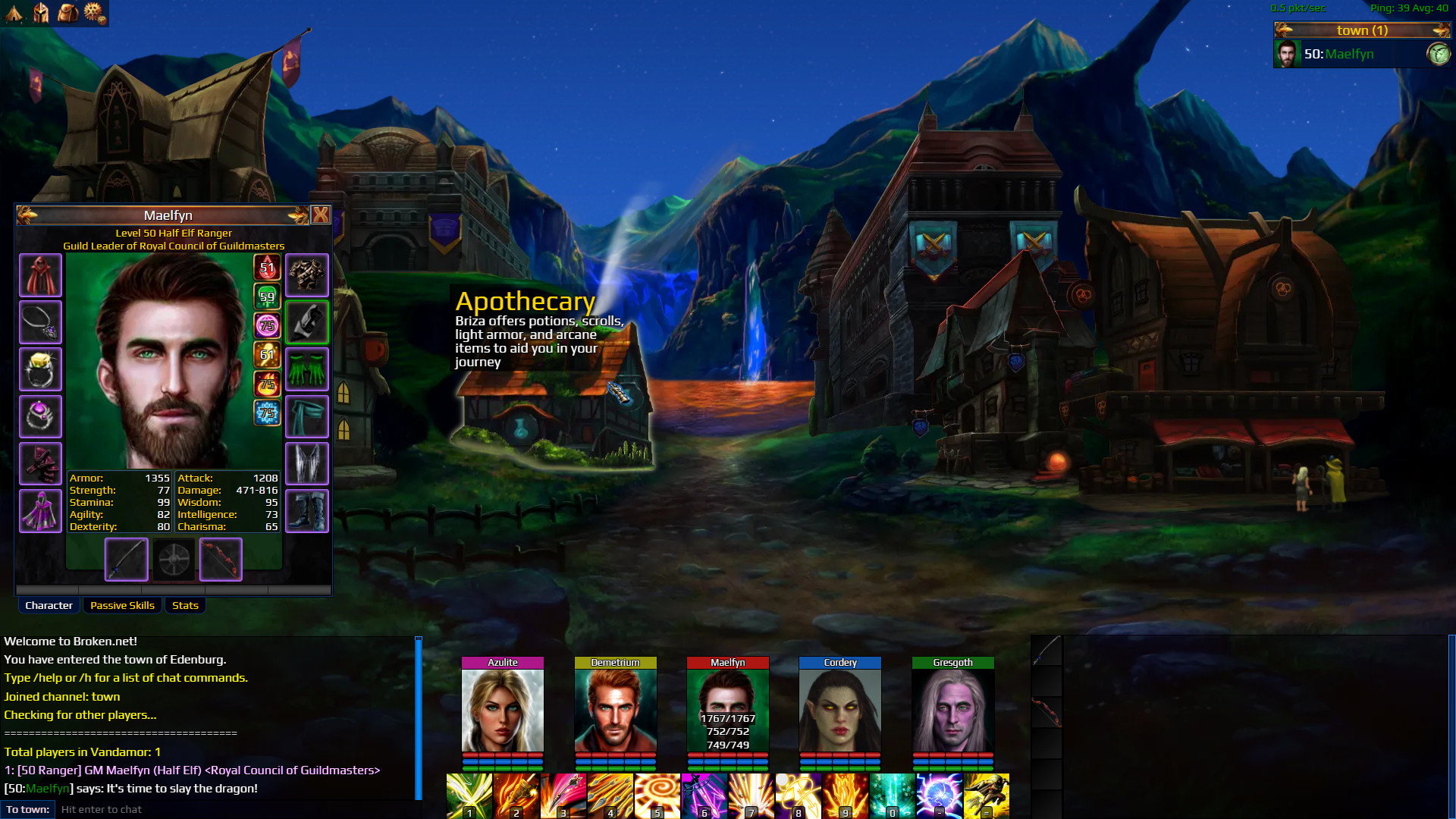1456x819 pixels.
Task: Click the tent camp icon
Action: pyautogui.click(x=14, y=12)
